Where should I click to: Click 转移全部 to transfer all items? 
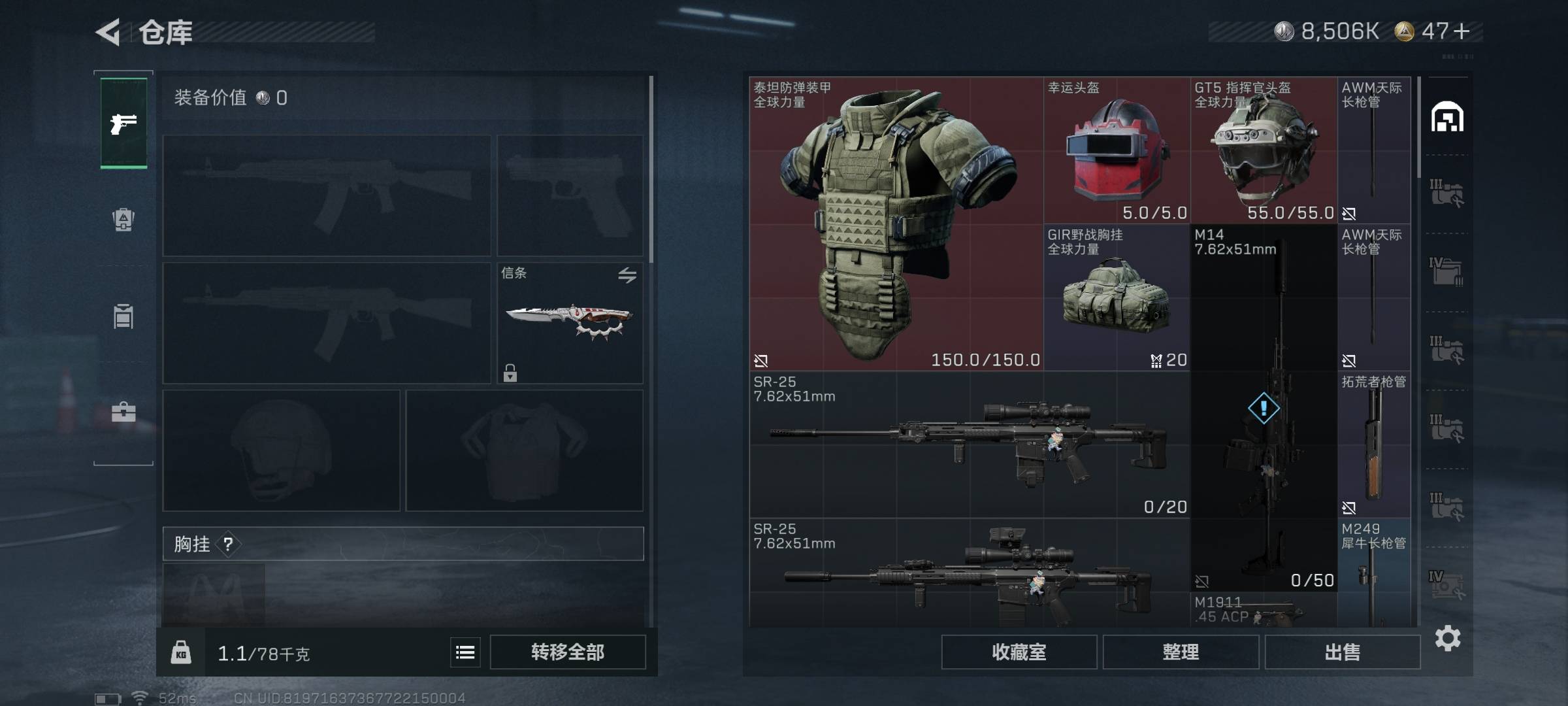(567, 652)
